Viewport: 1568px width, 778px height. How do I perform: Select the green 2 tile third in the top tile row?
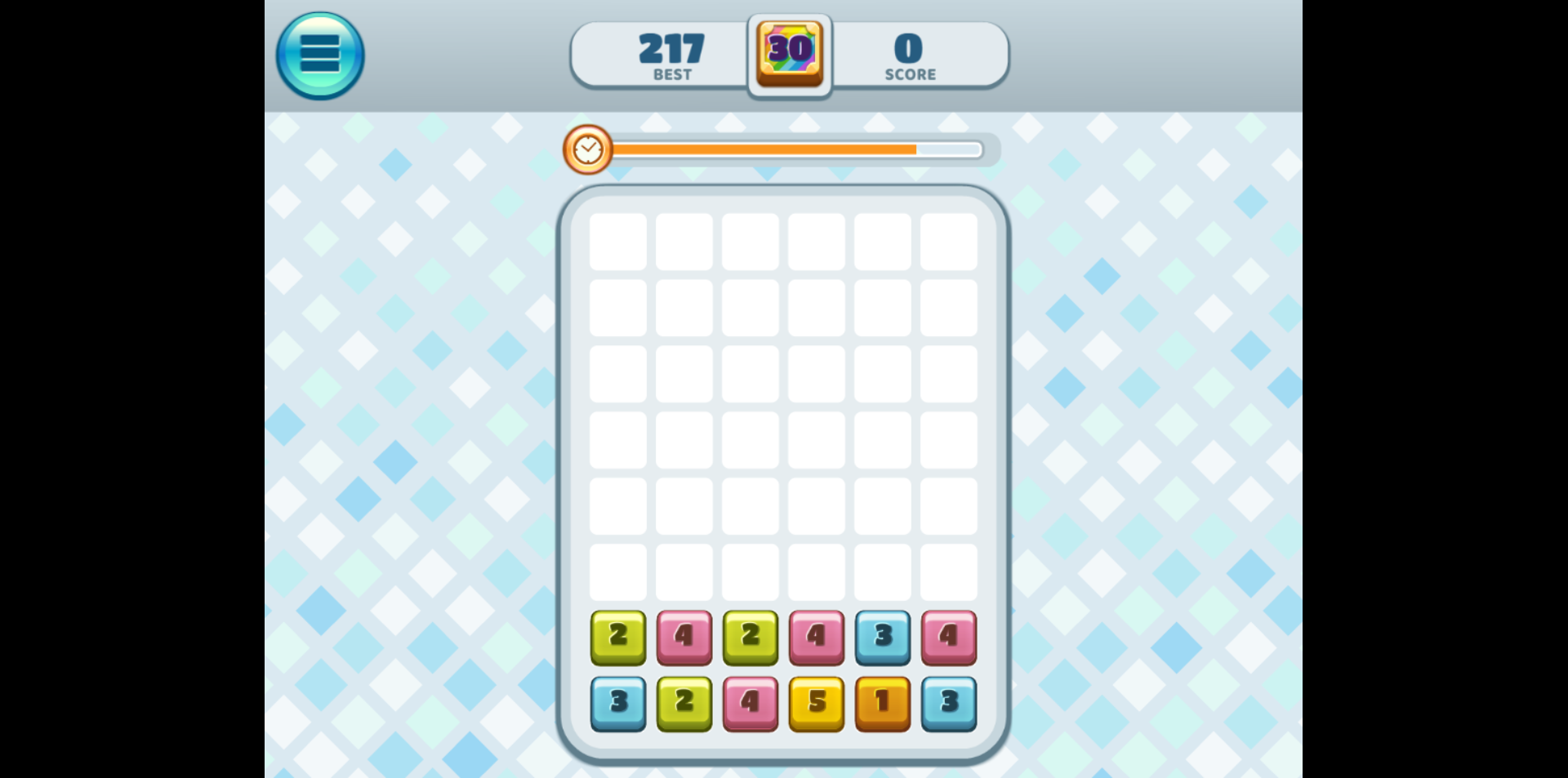click(750, 638)
